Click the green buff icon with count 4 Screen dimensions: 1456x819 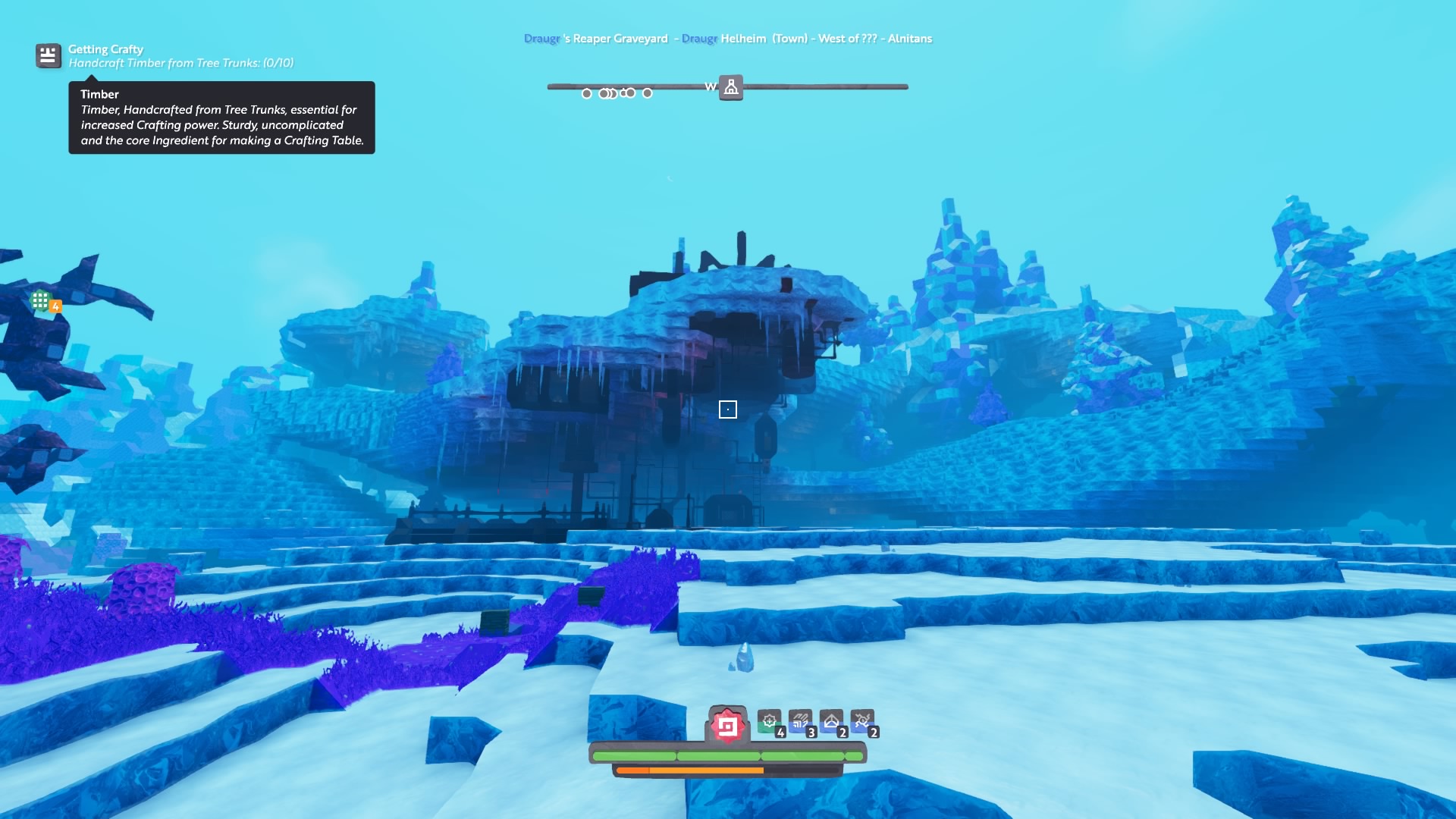pos(770,721)
